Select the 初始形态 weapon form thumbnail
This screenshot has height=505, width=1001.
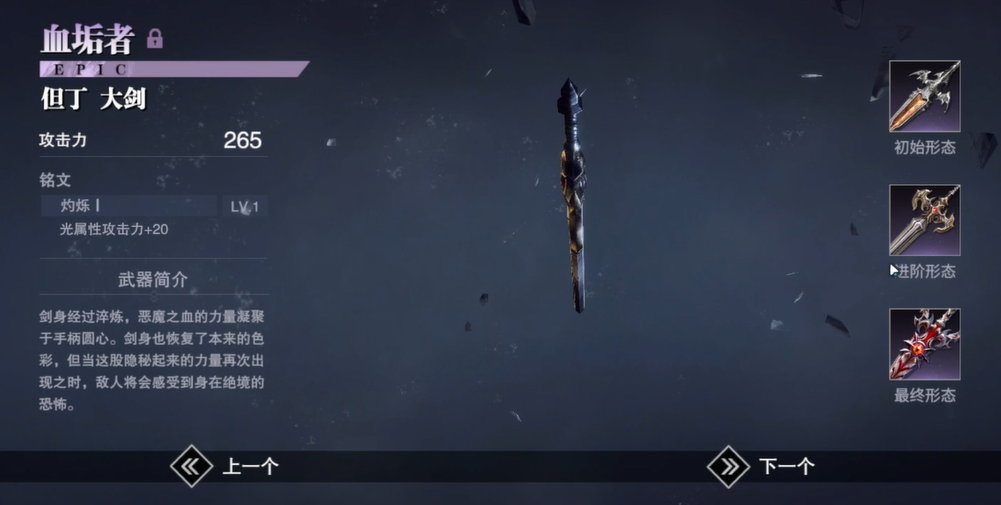(924, 97)
